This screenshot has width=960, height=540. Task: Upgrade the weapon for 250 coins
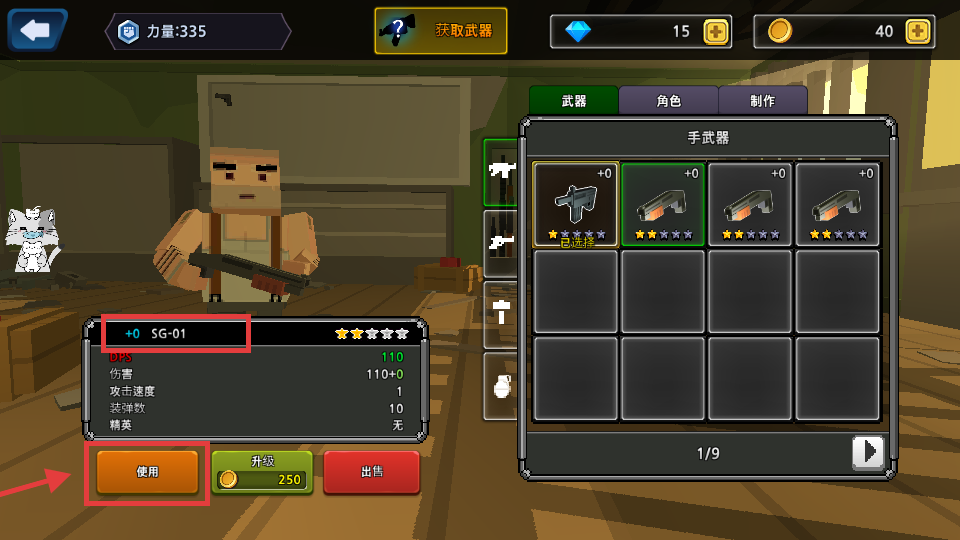pos(262,472)
